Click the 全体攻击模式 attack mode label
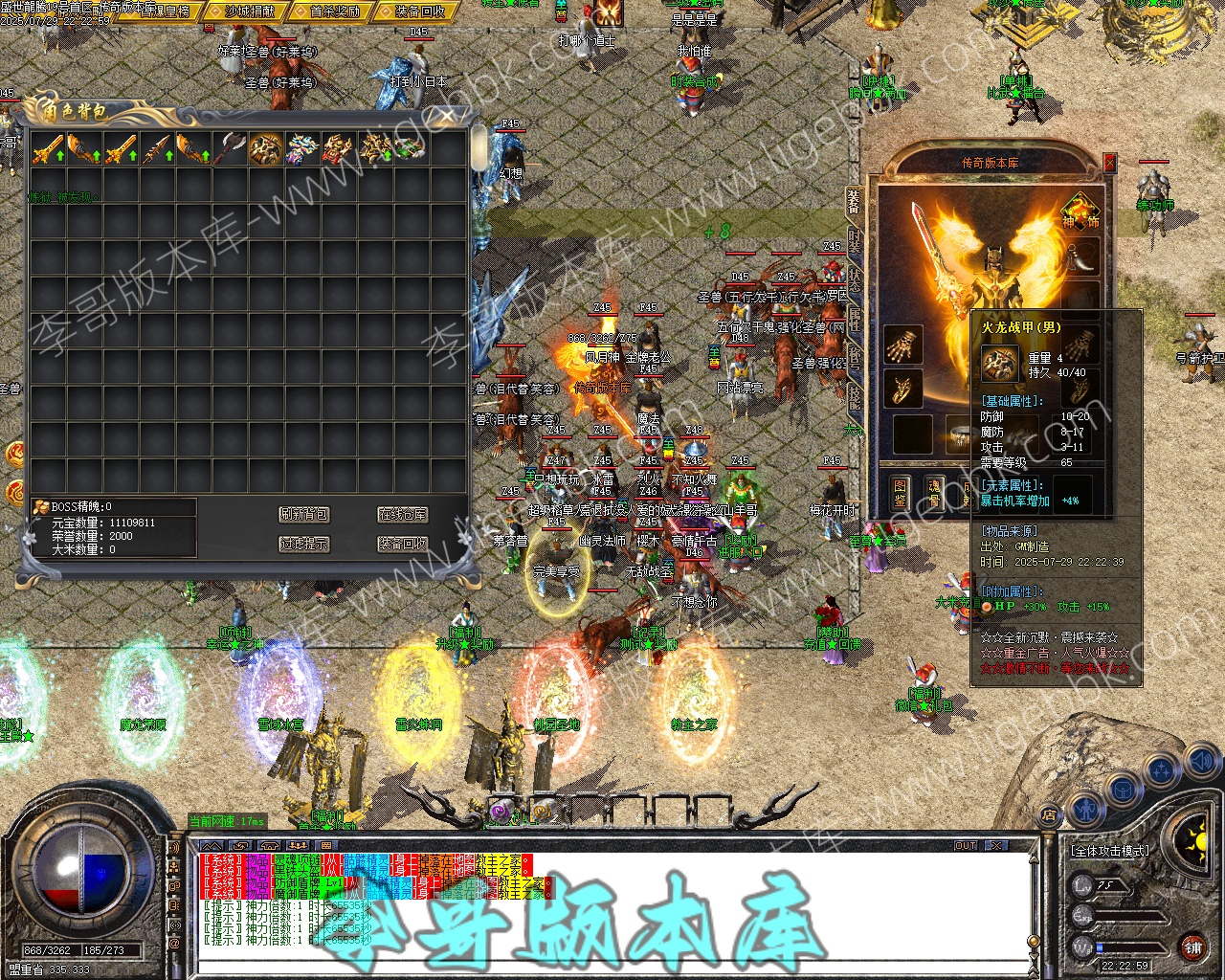1225x980 pixels. [1110, 850]
